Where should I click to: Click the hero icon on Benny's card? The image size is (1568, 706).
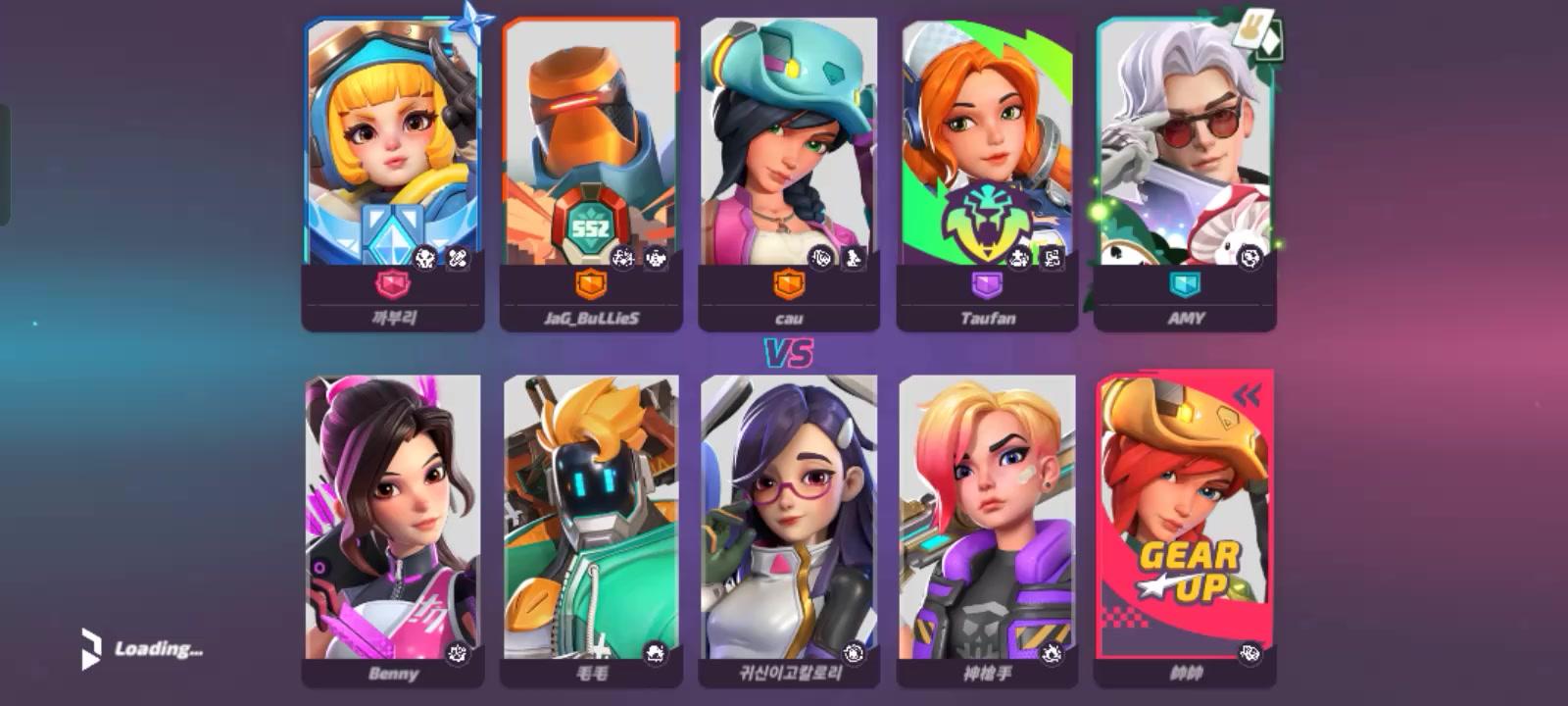[457, 654]
